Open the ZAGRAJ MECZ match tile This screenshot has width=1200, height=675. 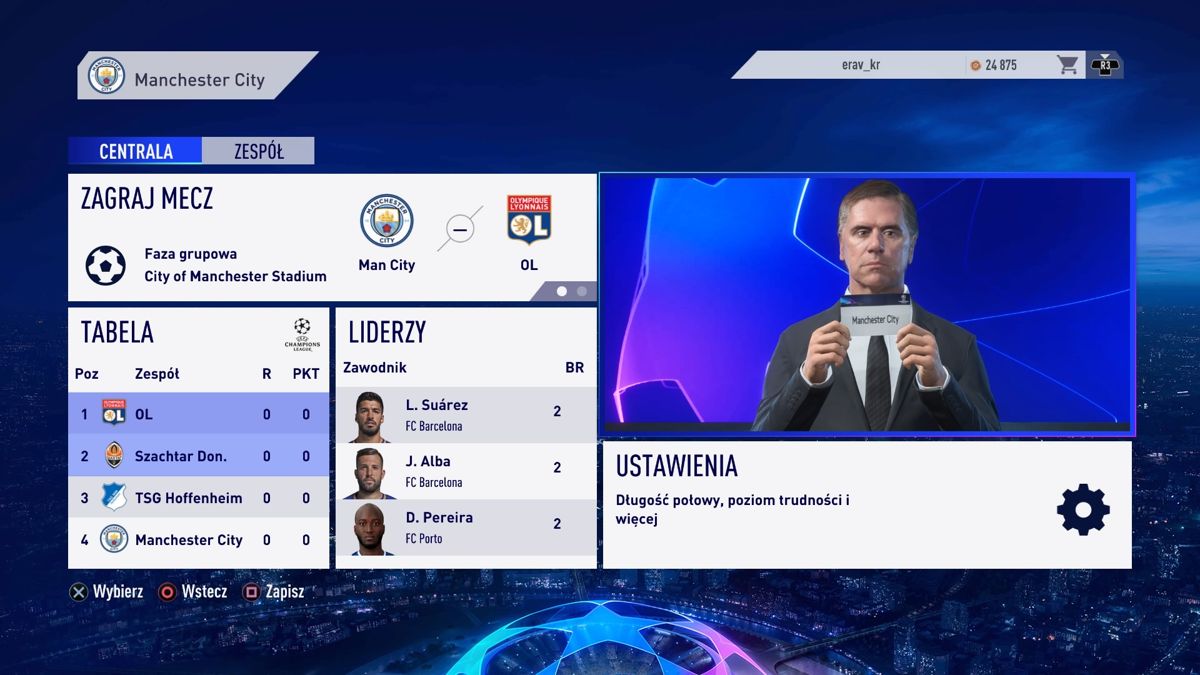332,238
